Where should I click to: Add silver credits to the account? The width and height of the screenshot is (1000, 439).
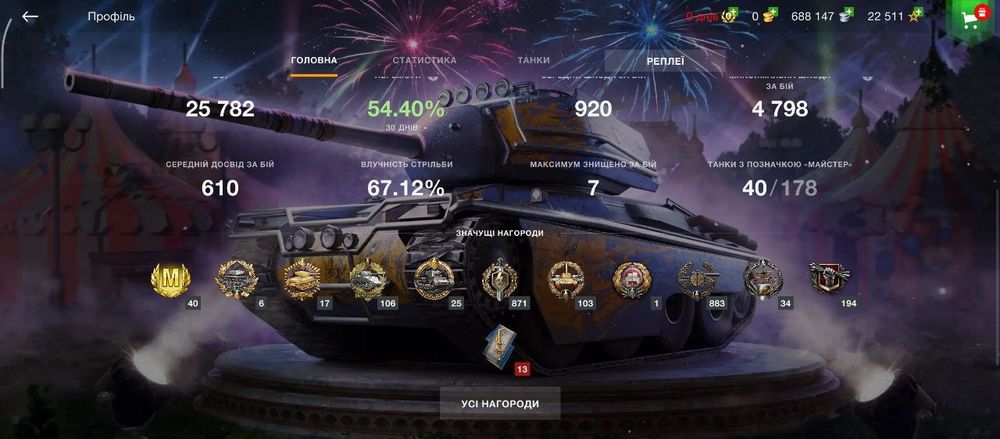pos(847,15)
